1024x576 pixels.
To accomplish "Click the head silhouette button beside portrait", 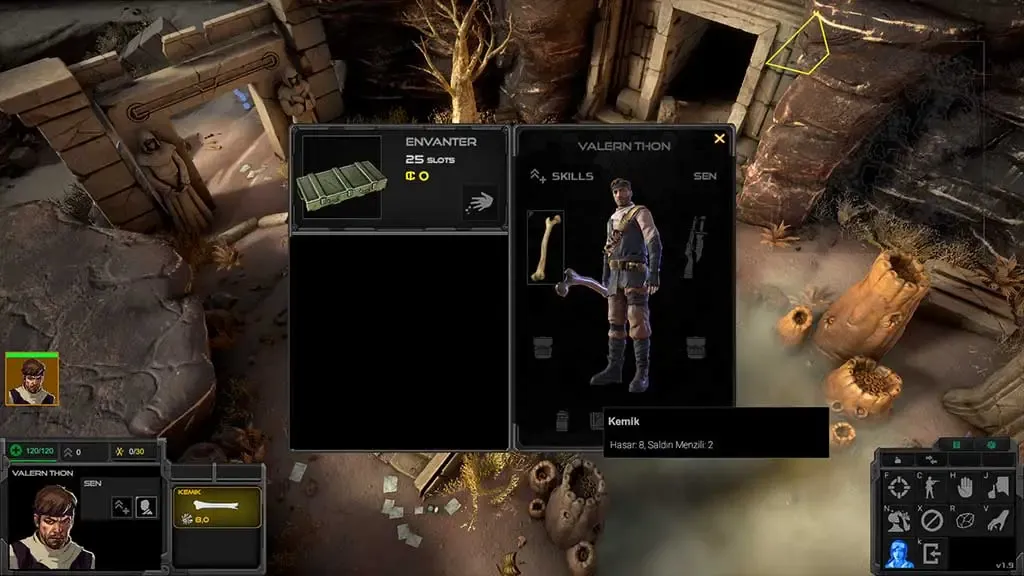I will click(x=146, y=507).
